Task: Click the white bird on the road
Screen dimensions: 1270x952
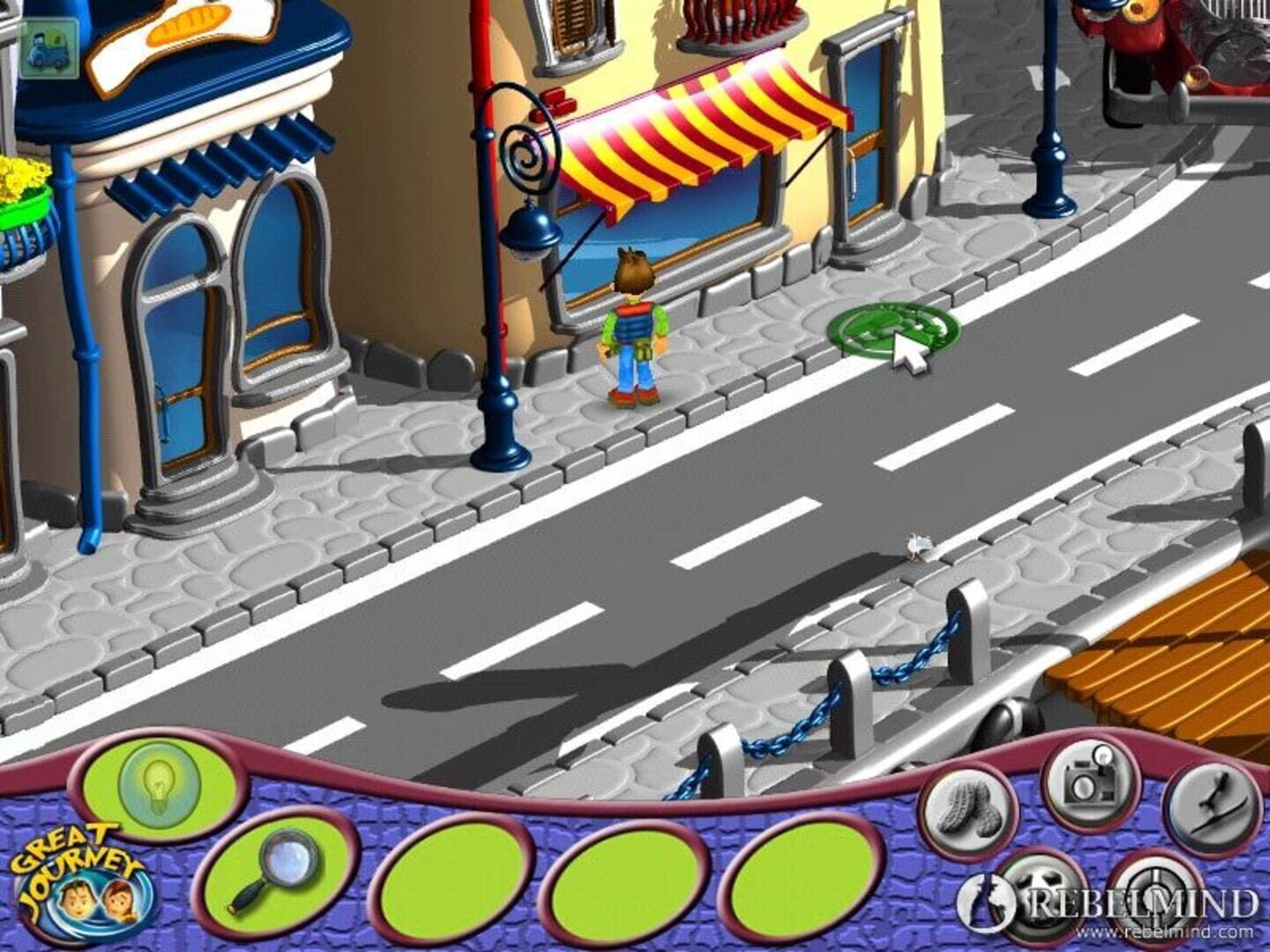Action: (x=920, y=545)
